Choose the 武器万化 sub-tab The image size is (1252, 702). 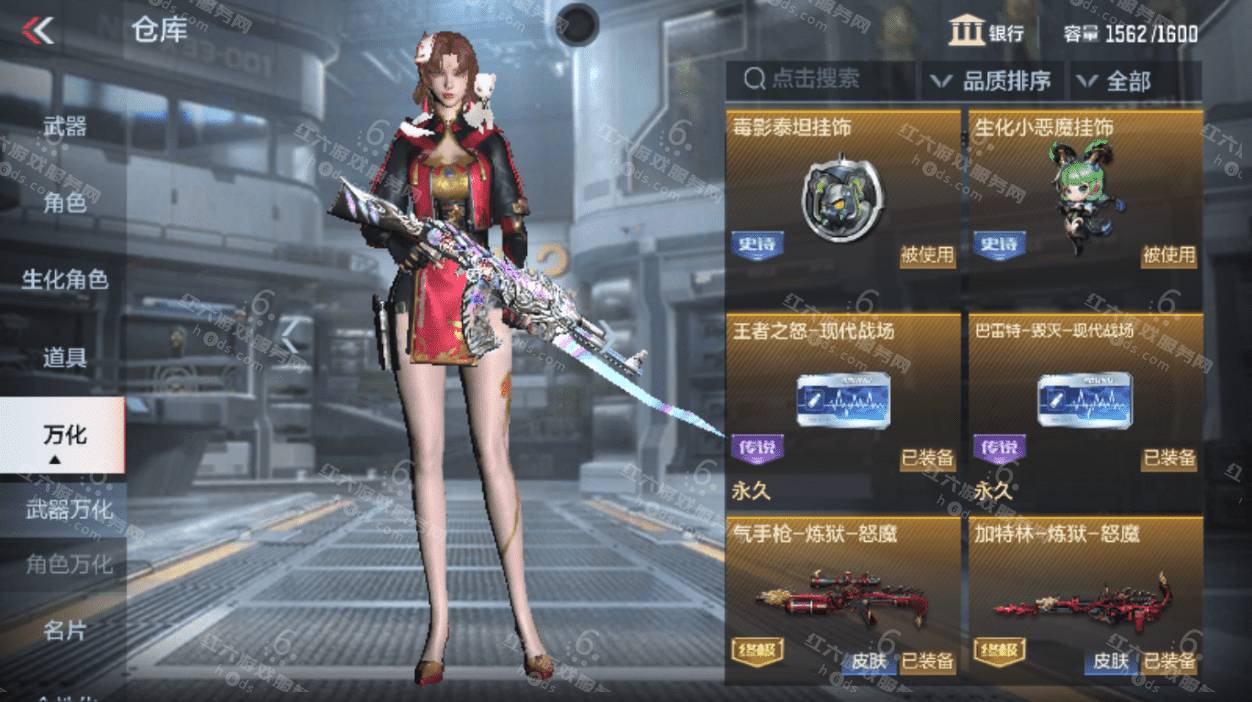(68, 510)
